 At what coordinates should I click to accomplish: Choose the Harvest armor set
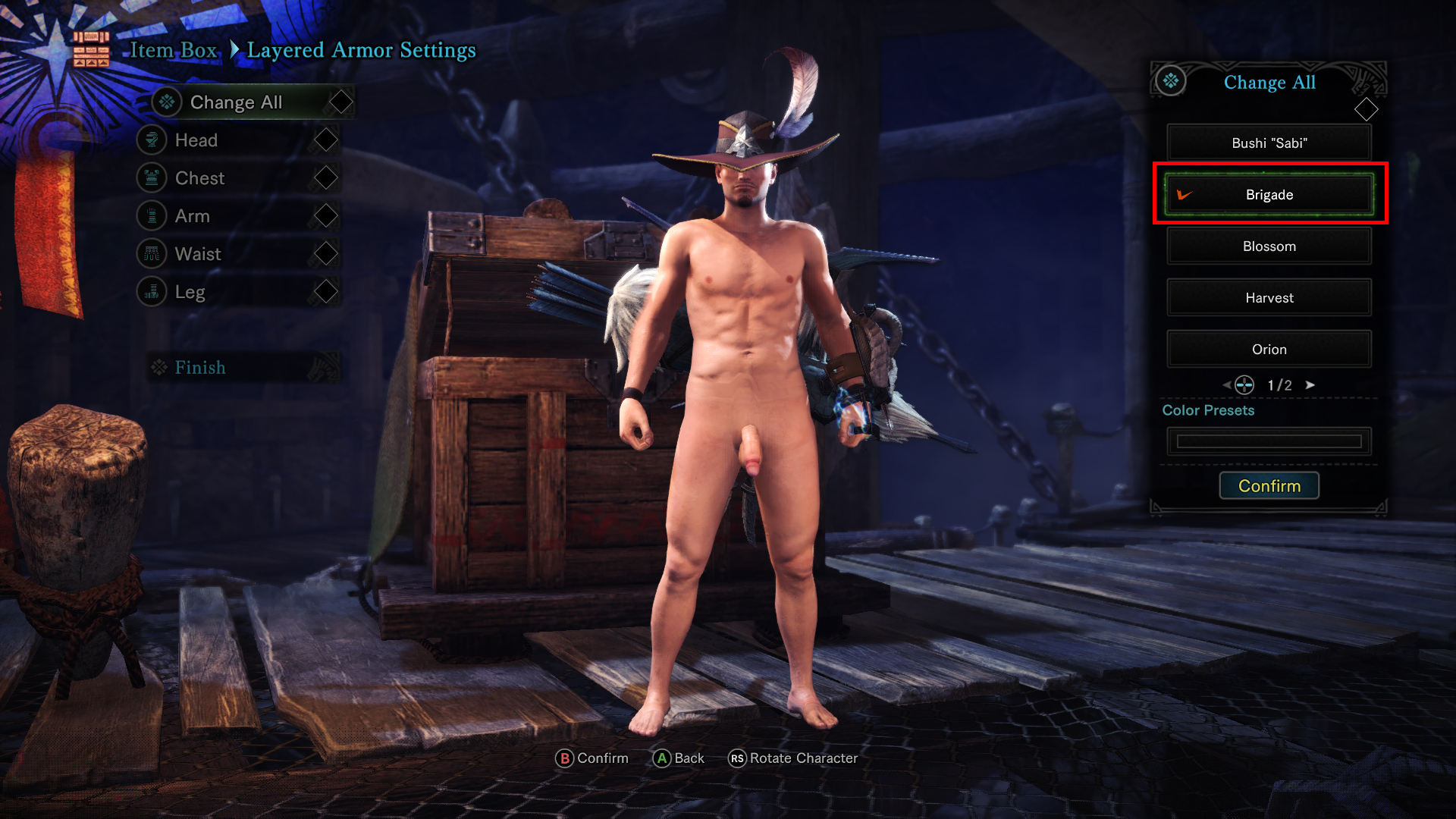click(1269, 298)
